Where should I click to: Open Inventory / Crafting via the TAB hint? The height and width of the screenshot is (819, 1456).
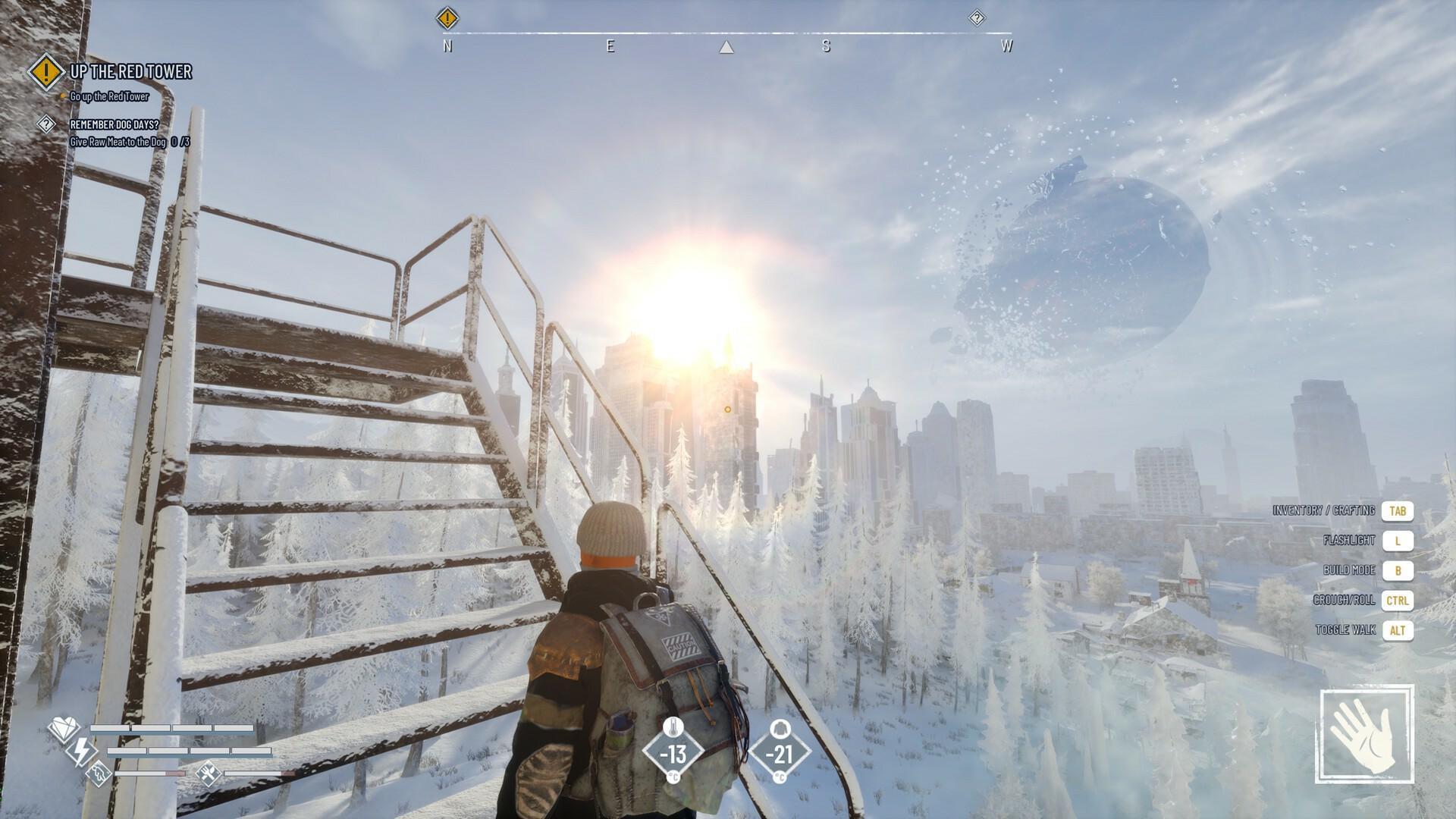(1398, 512)
